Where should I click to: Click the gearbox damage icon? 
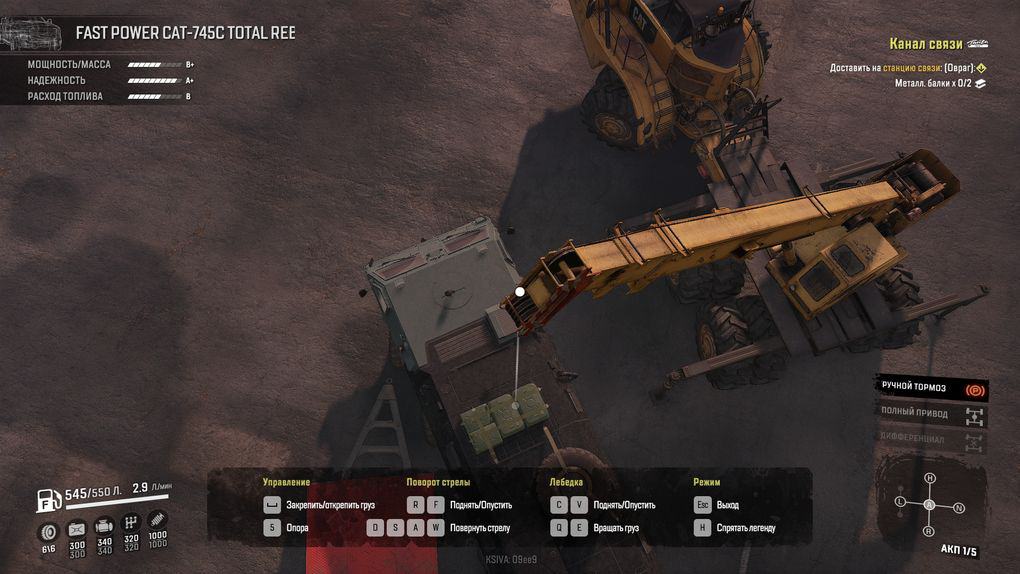[x=131, y=523]
